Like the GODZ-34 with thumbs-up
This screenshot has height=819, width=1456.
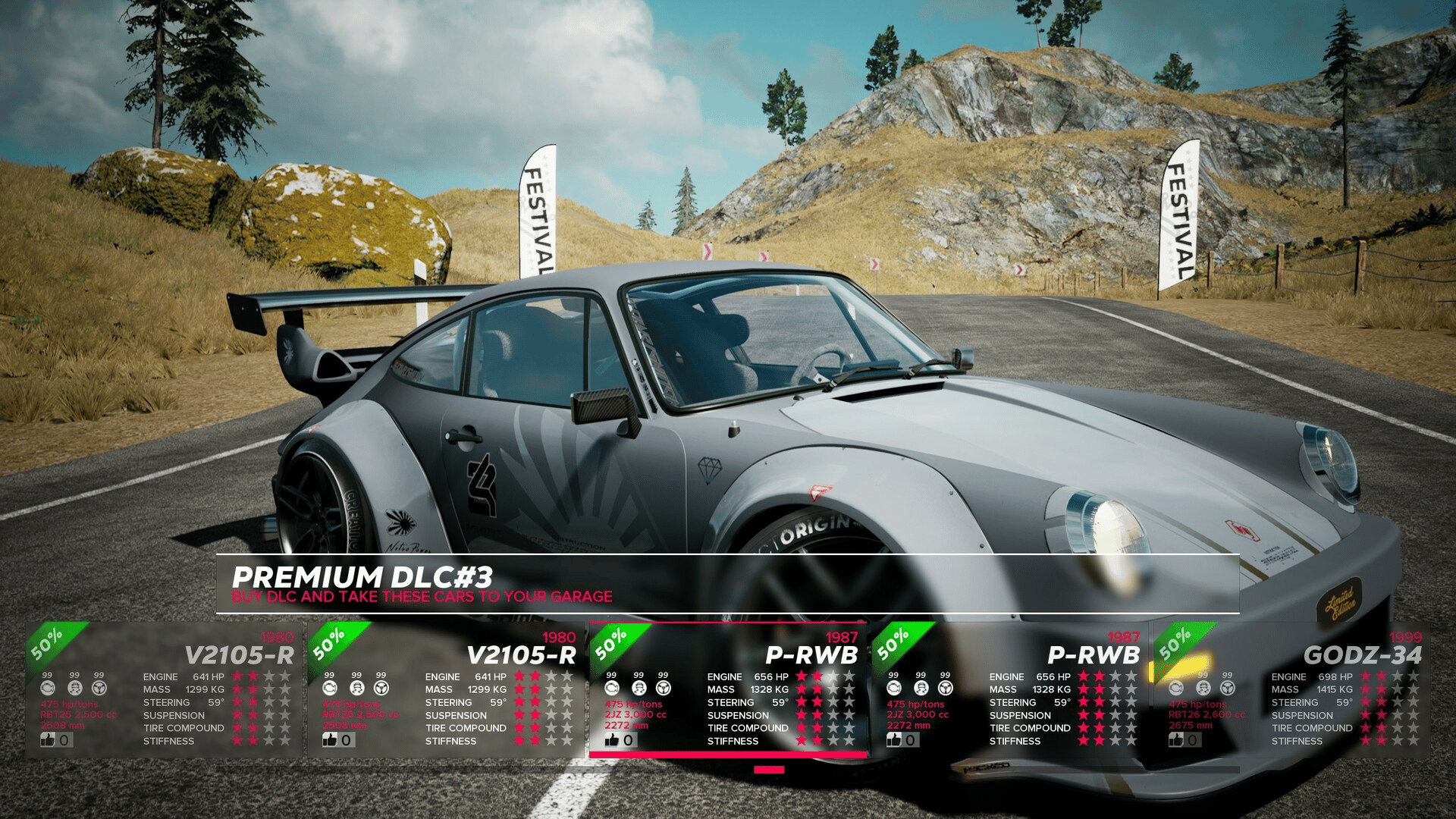pyautogui.click(x=1176, y=739)
